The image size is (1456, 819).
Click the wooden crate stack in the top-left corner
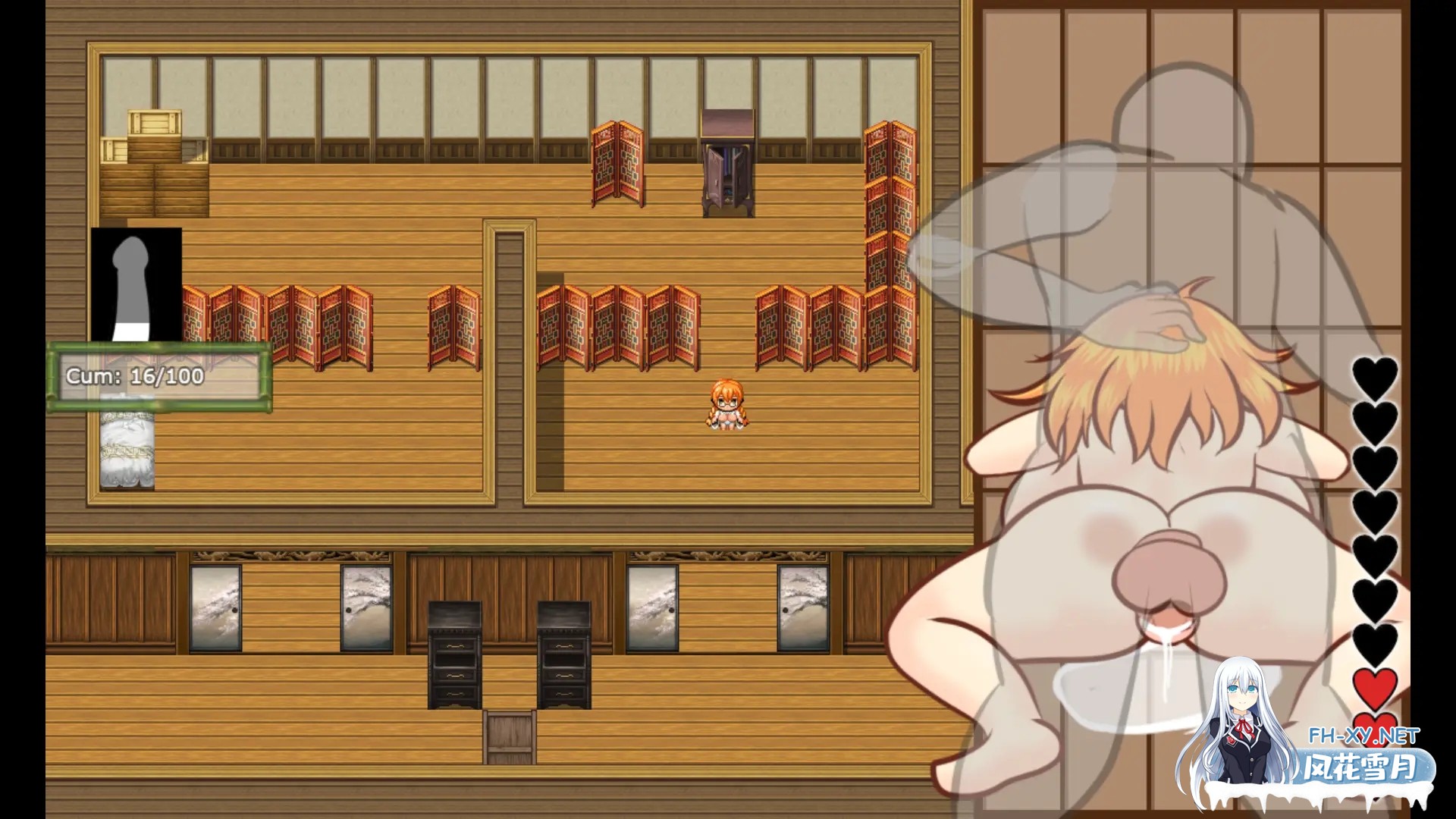(x=152, y=144)
